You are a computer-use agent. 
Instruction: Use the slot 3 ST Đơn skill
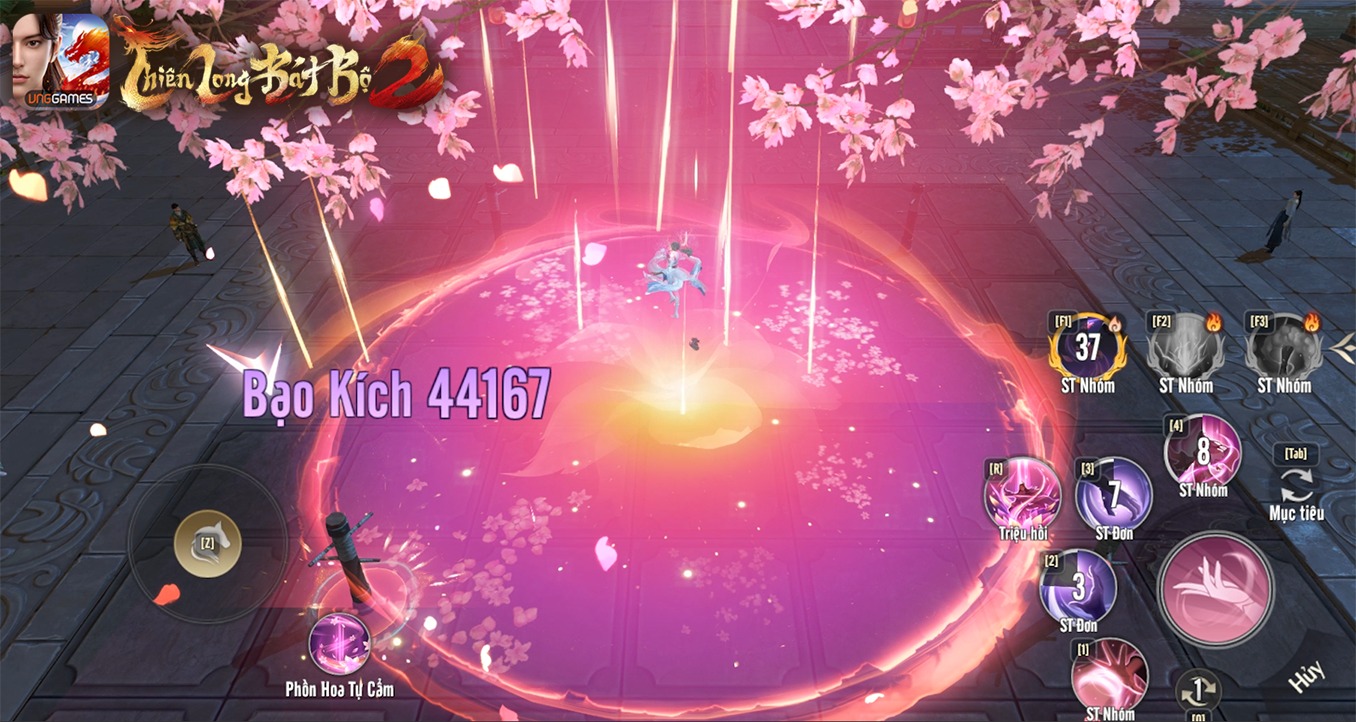click(1113, 494)
